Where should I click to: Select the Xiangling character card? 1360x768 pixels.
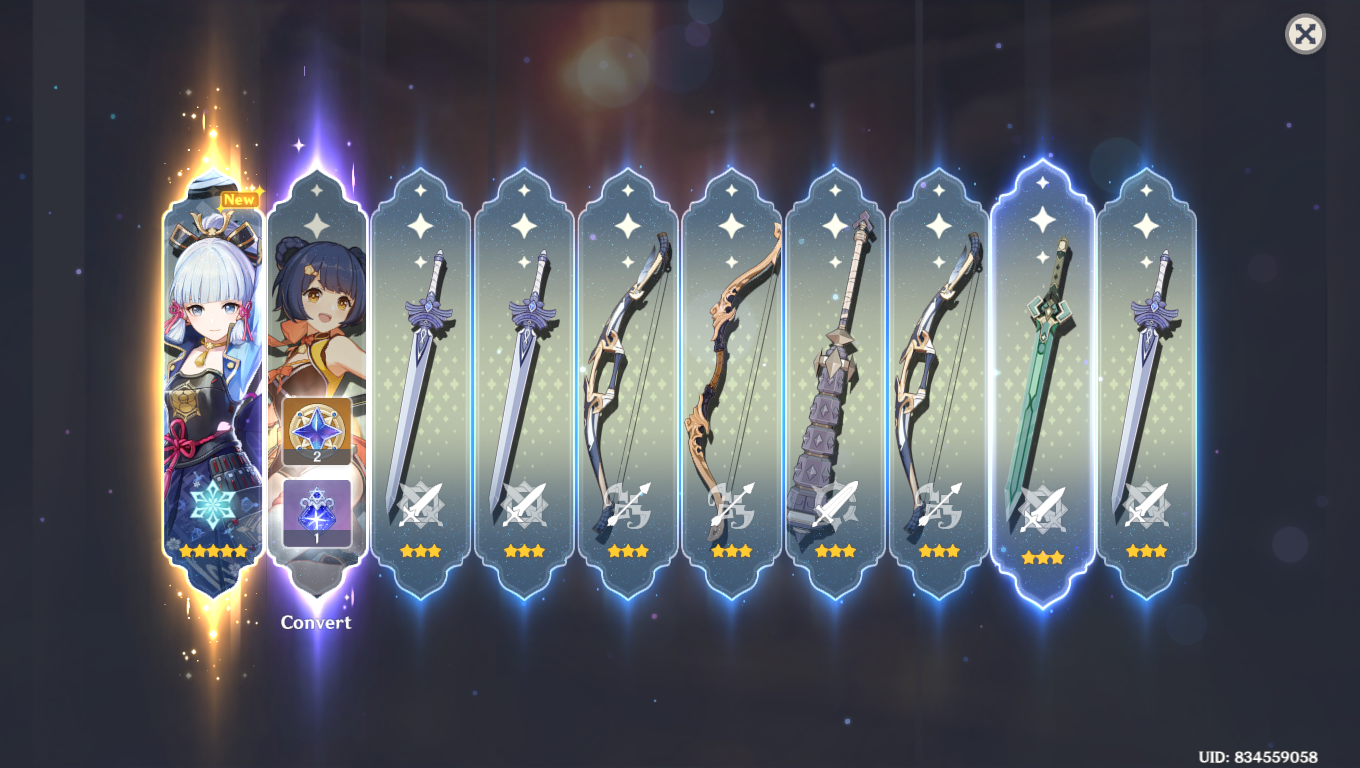316,300
